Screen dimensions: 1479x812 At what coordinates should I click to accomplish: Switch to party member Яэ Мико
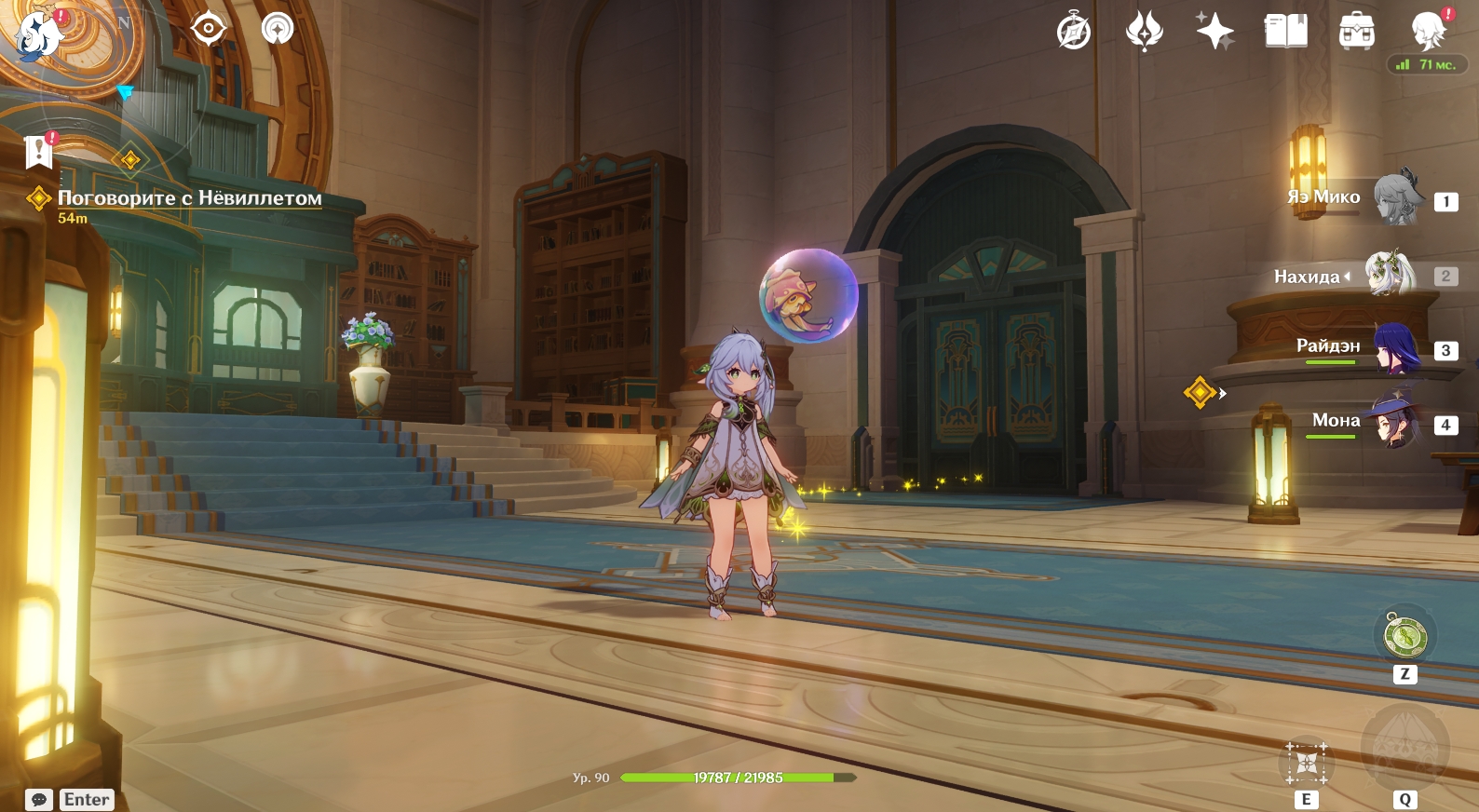pyautogui.click(x=1397, y=197)
